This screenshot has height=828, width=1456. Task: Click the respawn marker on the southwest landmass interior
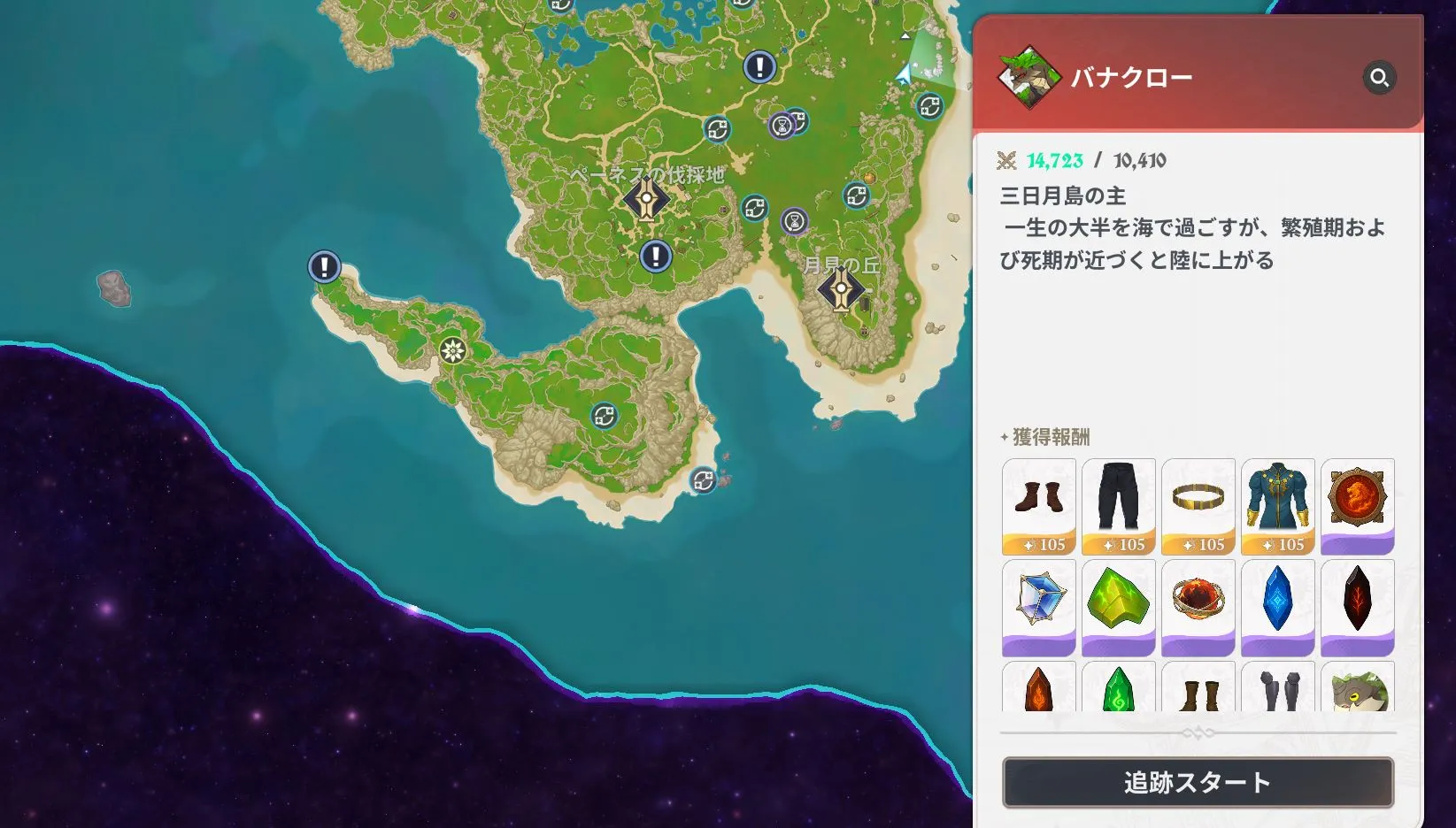603,415
